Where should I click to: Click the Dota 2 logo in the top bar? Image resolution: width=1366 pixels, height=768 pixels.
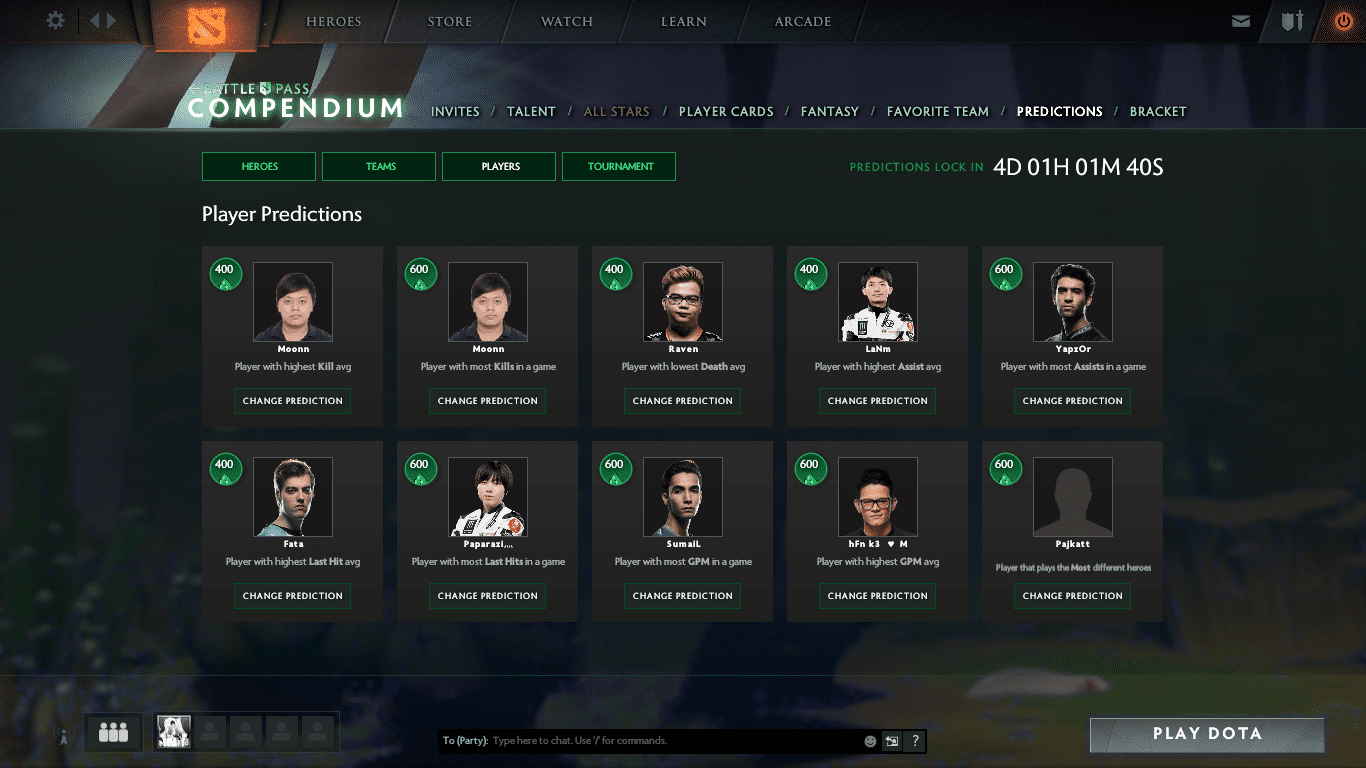pyautogui.click(x=208, y=22)
